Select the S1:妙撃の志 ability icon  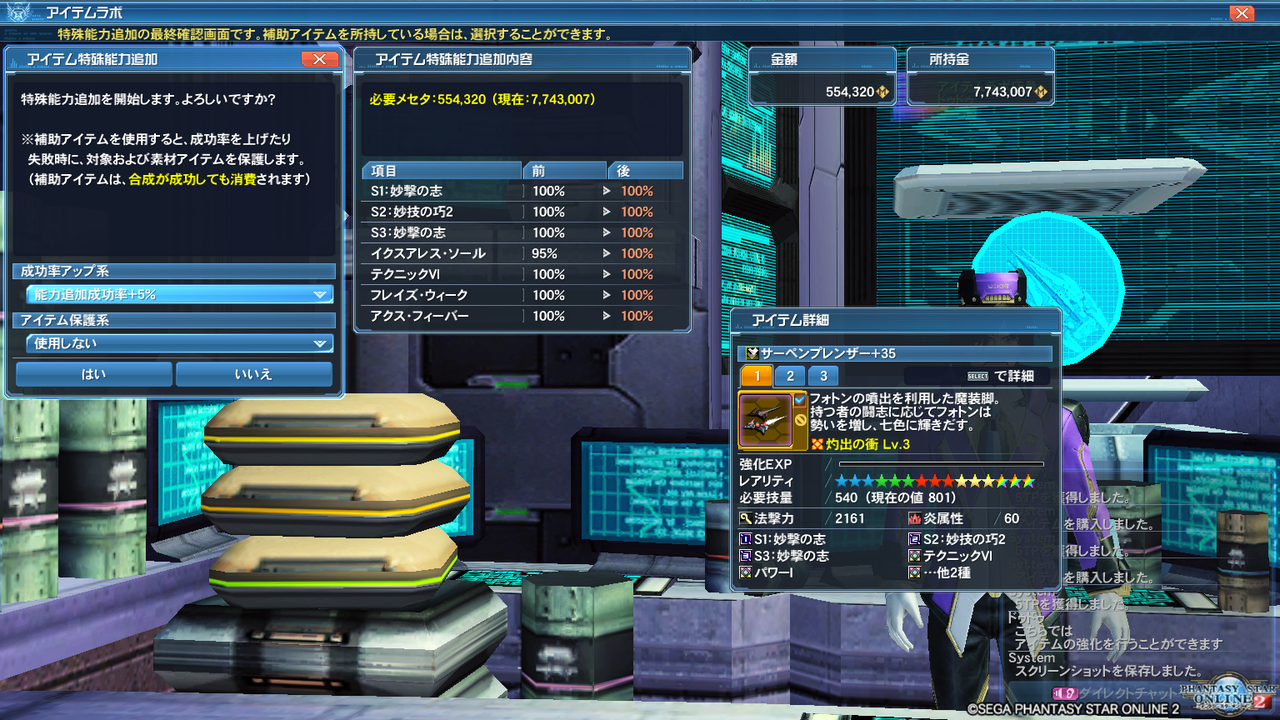pyautogui.click(x=745, y=539)
